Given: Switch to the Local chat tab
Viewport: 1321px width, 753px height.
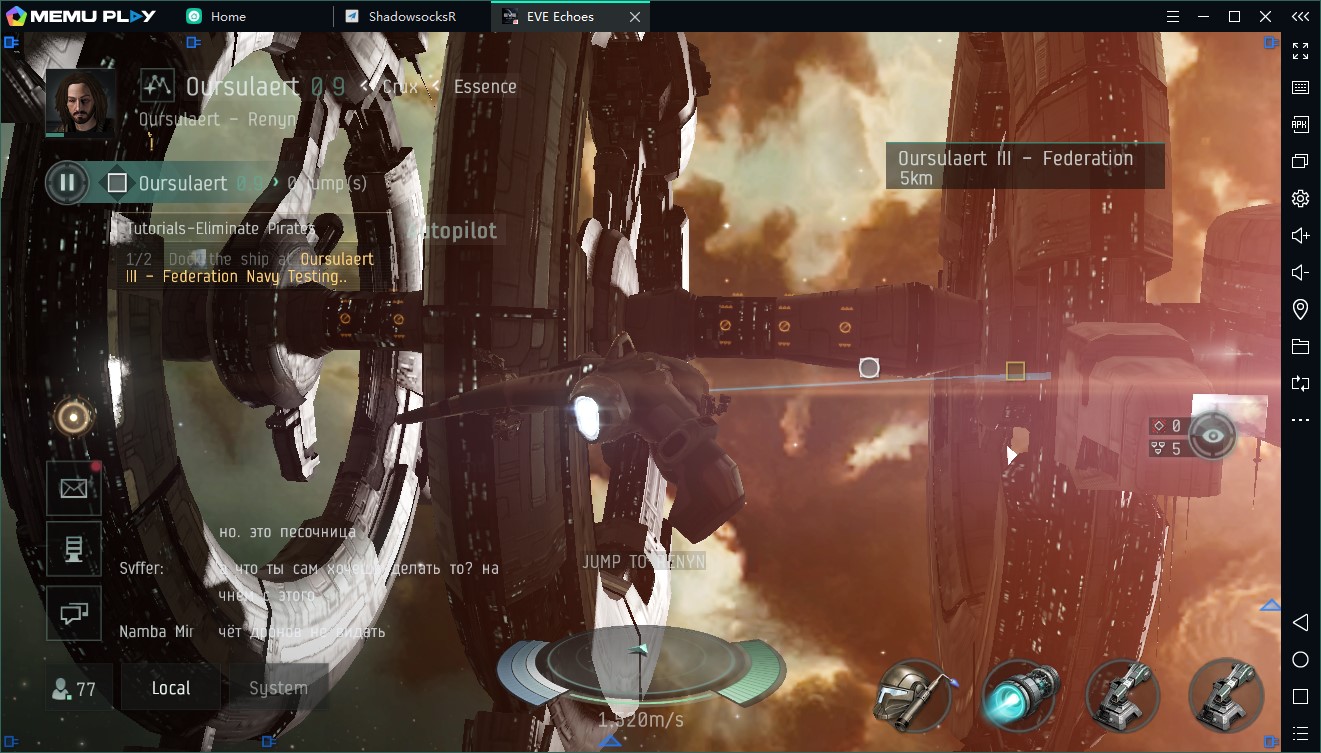Looking at the screenshot, I should pyautogui.click(x=171, y=688).
